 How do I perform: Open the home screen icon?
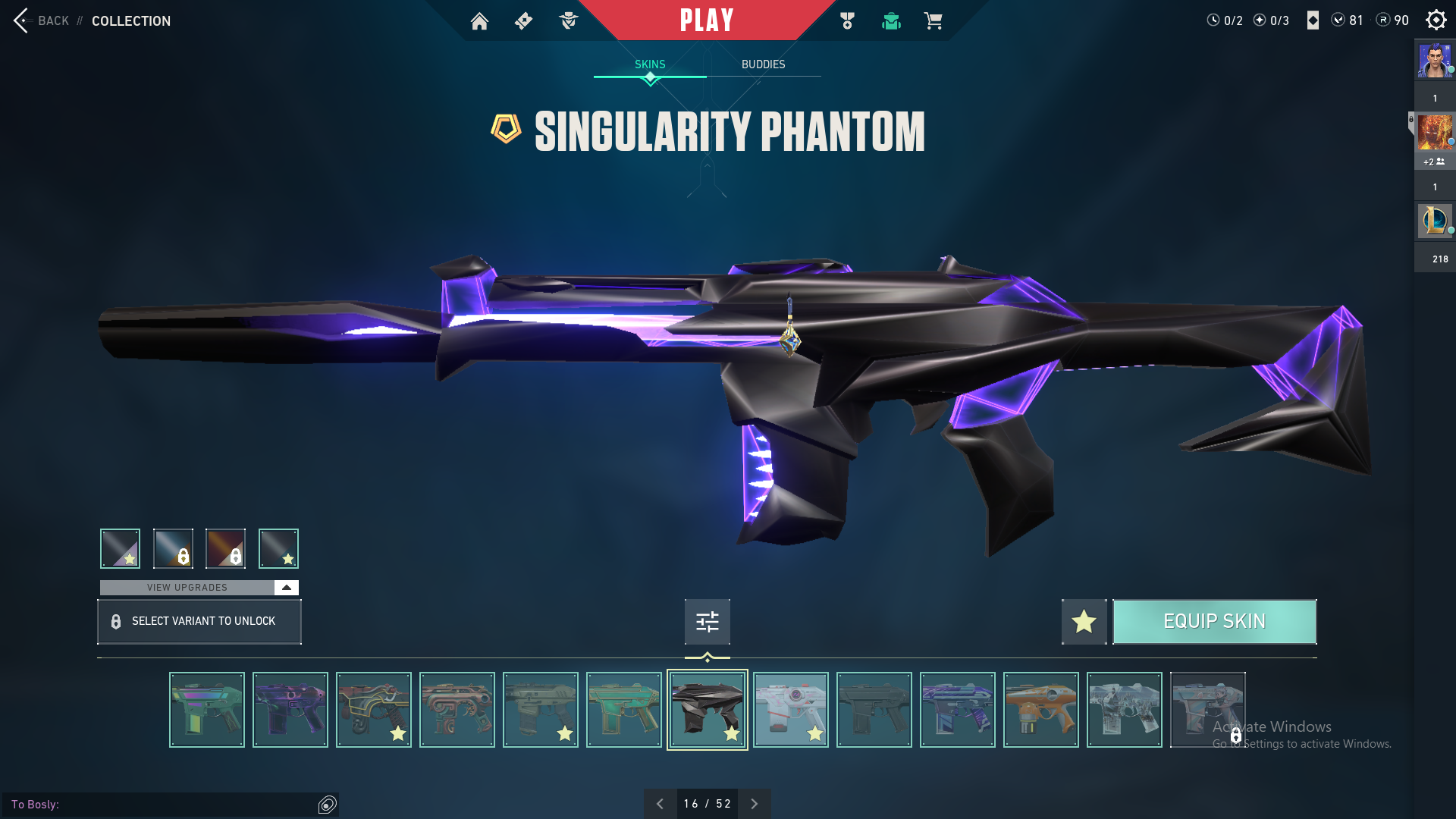[x=479, y=21]
